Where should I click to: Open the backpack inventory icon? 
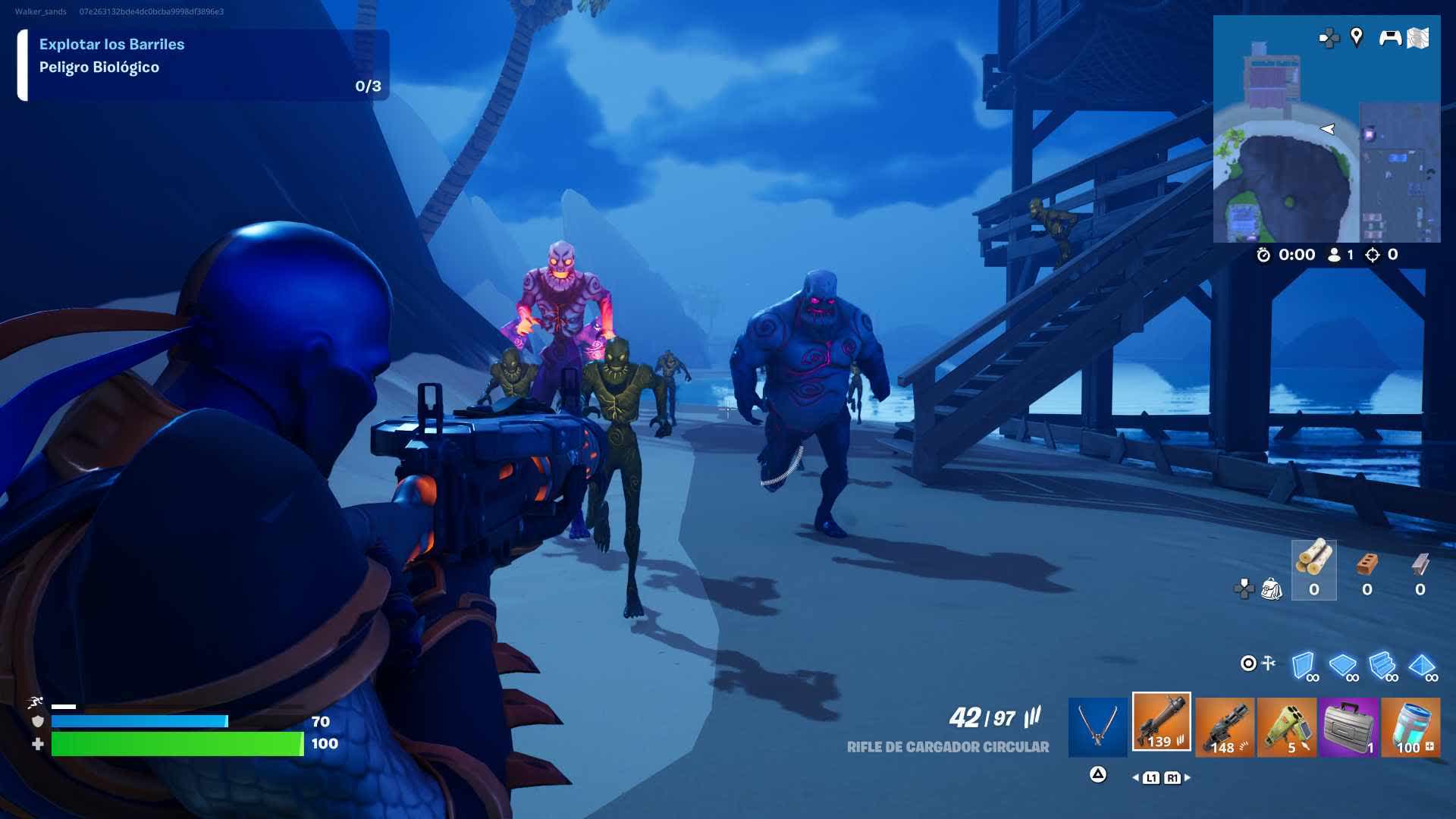coord(1271,588)
